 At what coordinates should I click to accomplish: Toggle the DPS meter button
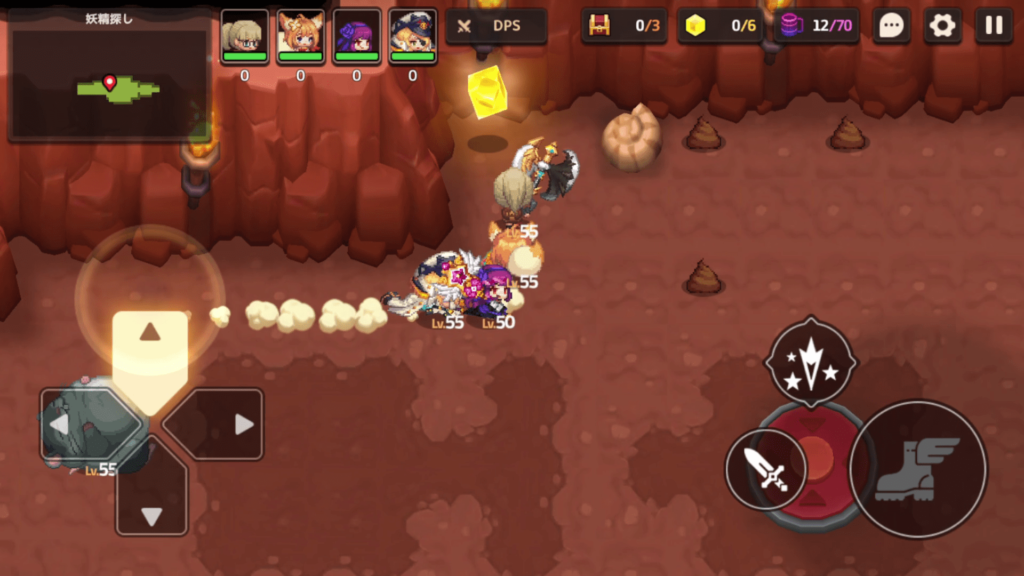point(496,26)
